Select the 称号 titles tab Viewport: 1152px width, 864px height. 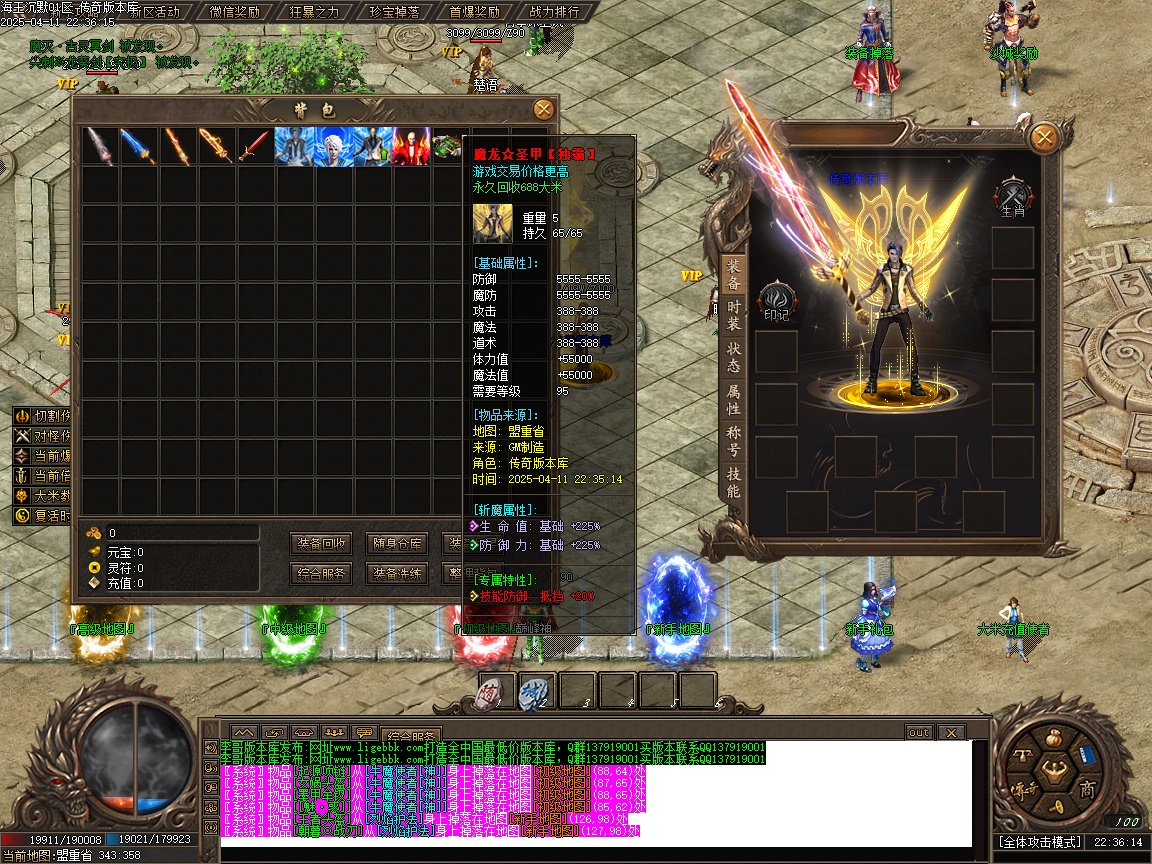pos(733,442)
